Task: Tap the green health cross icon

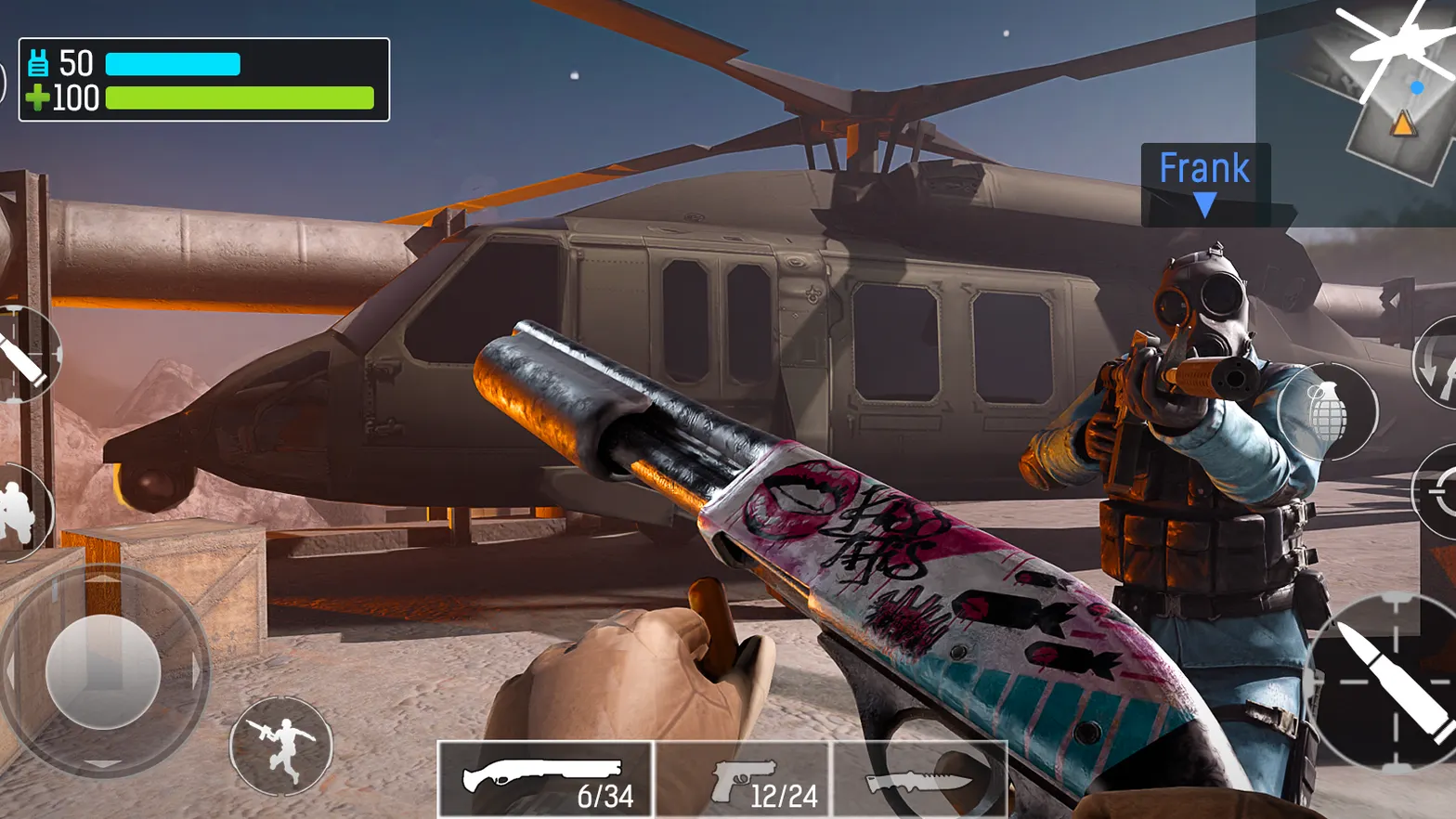Action: 37,98
